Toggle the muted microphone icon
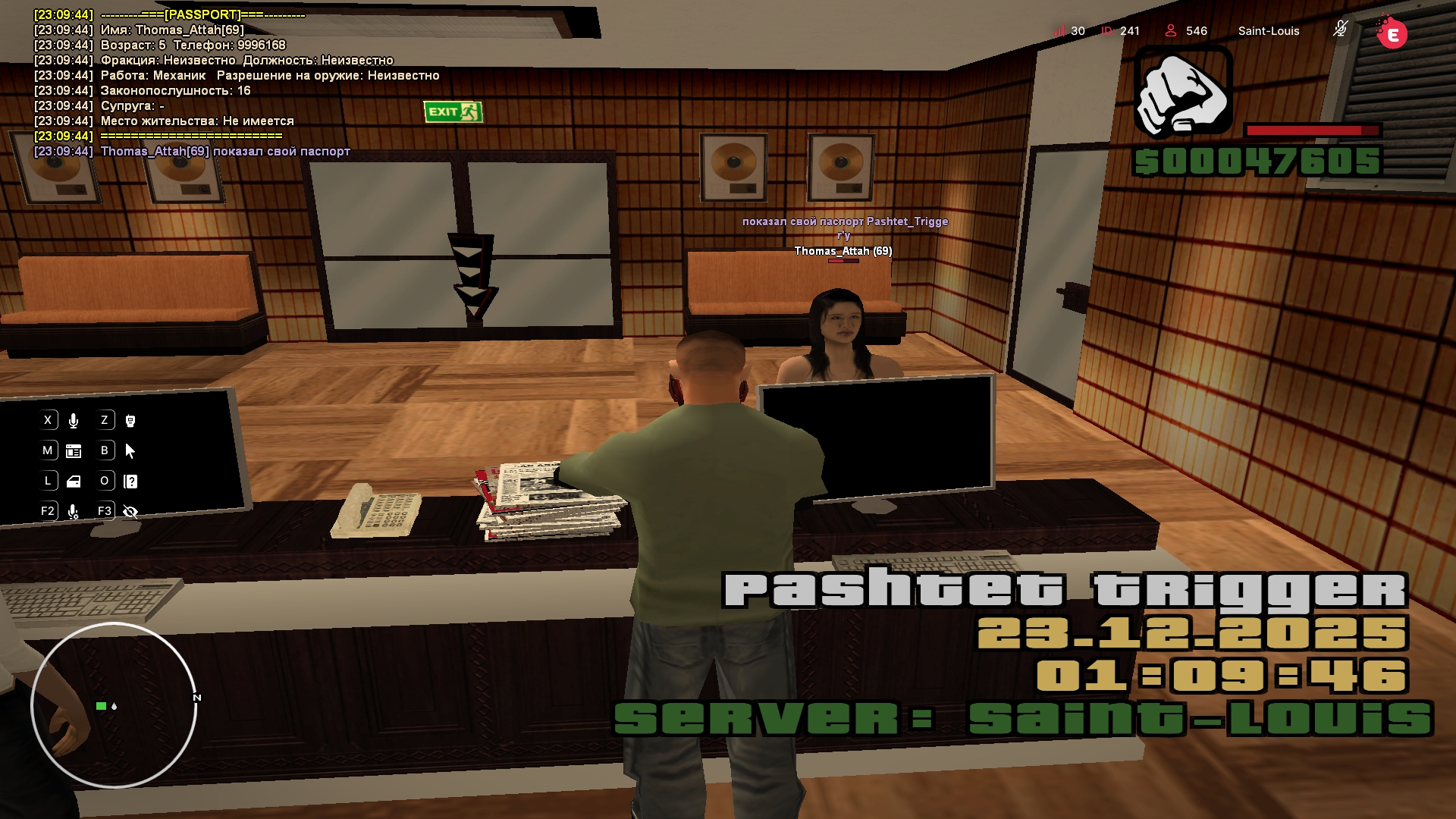The image size is (1456, 819). [1340, 30]
